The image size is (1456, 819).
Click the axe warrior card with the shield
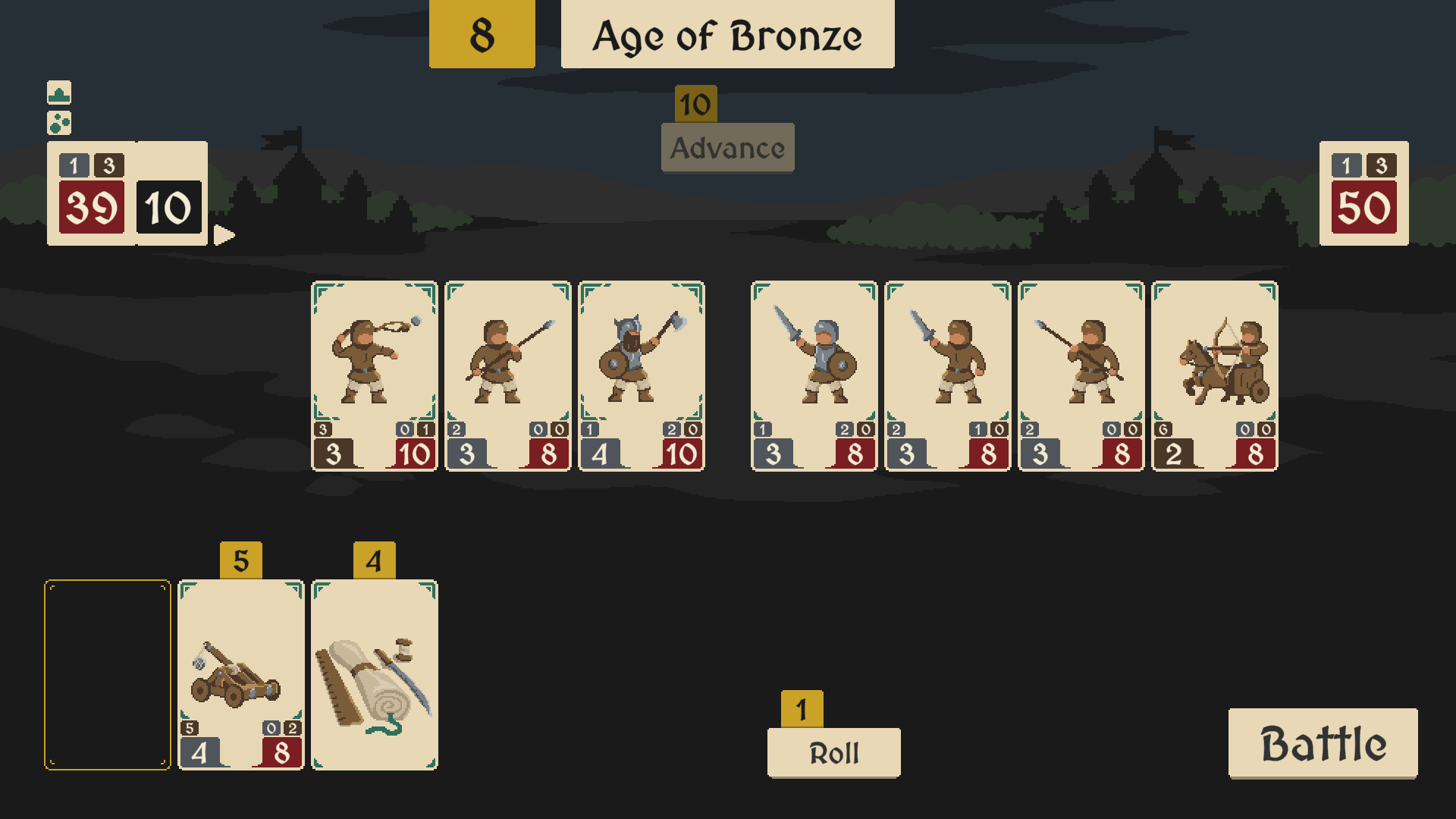click(x=642, y=372)
